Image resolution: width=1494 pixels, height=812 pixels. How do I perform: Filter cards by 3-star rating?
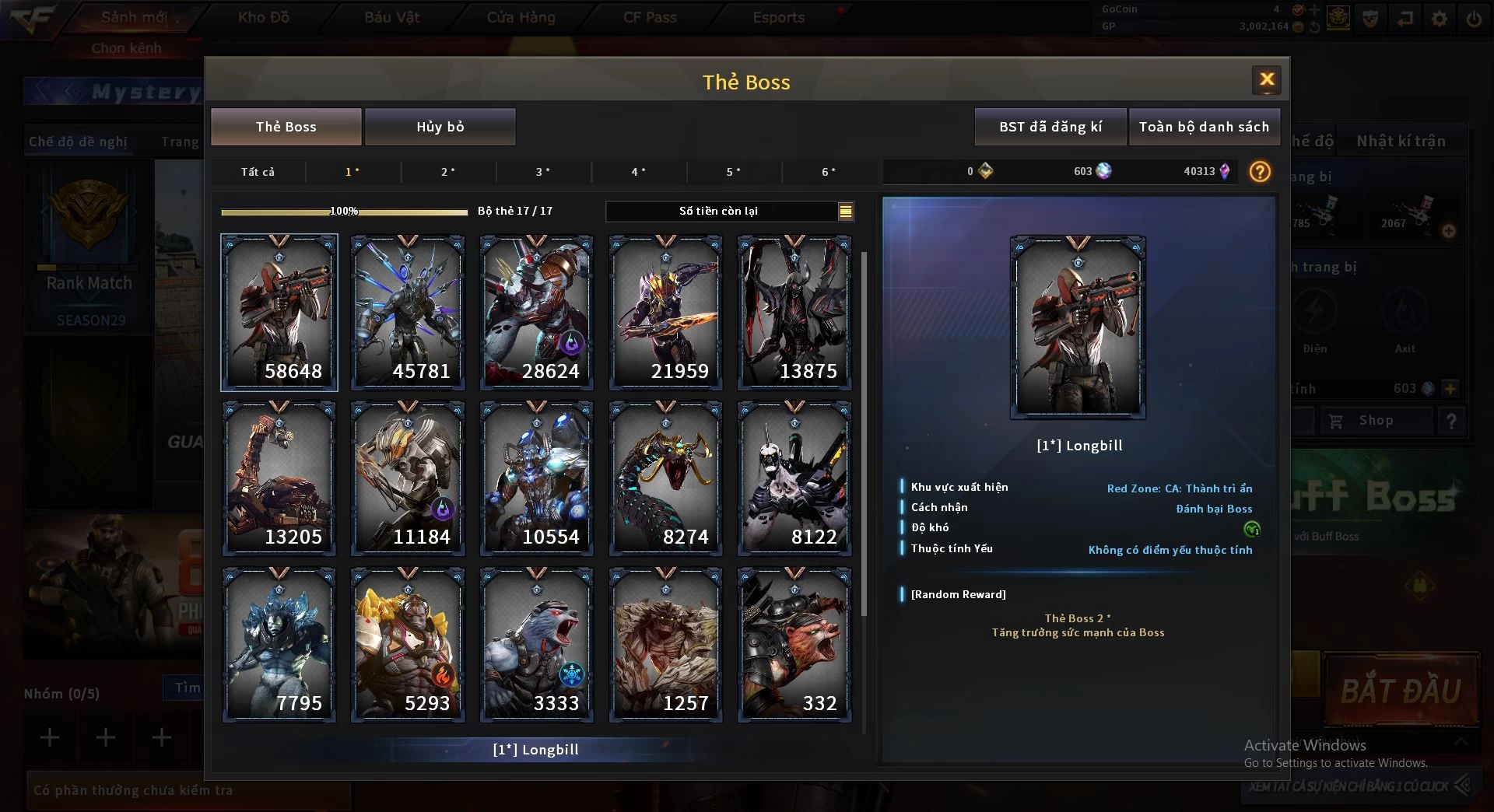coord(543,172)
